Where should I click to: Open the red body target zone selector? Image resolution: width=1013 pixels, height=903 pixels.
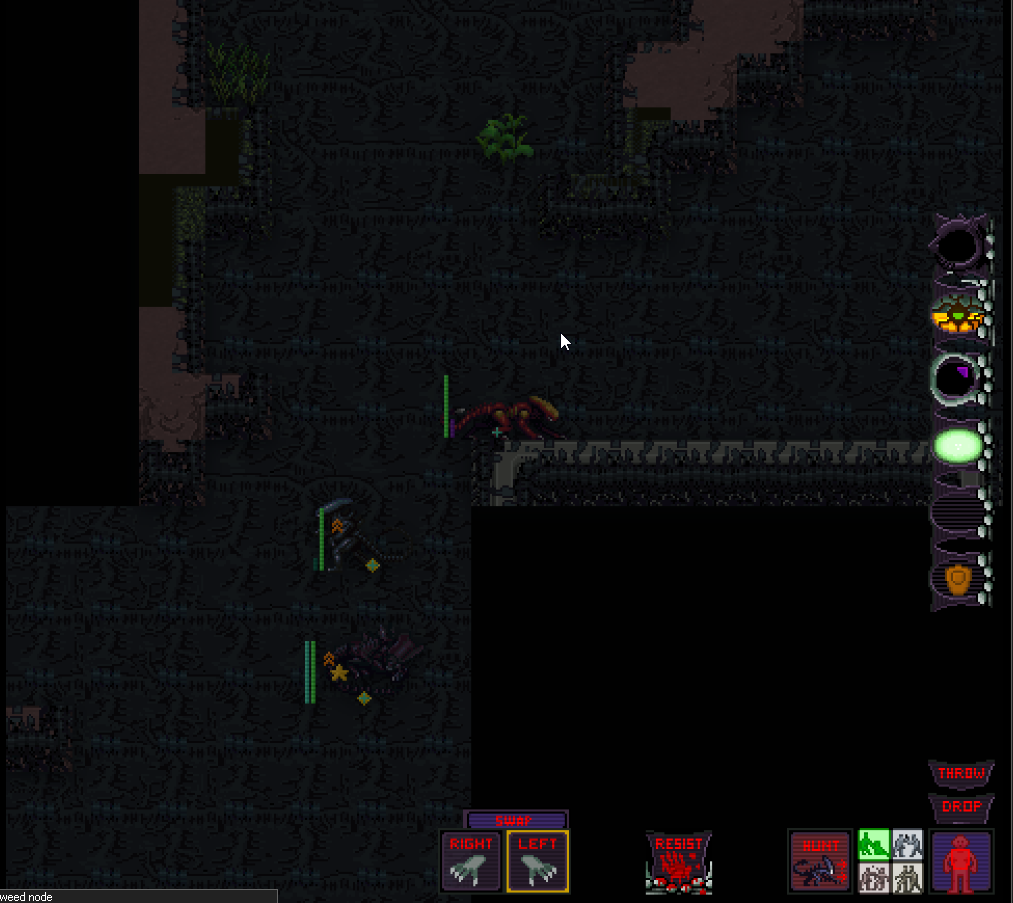pos(961,861)
